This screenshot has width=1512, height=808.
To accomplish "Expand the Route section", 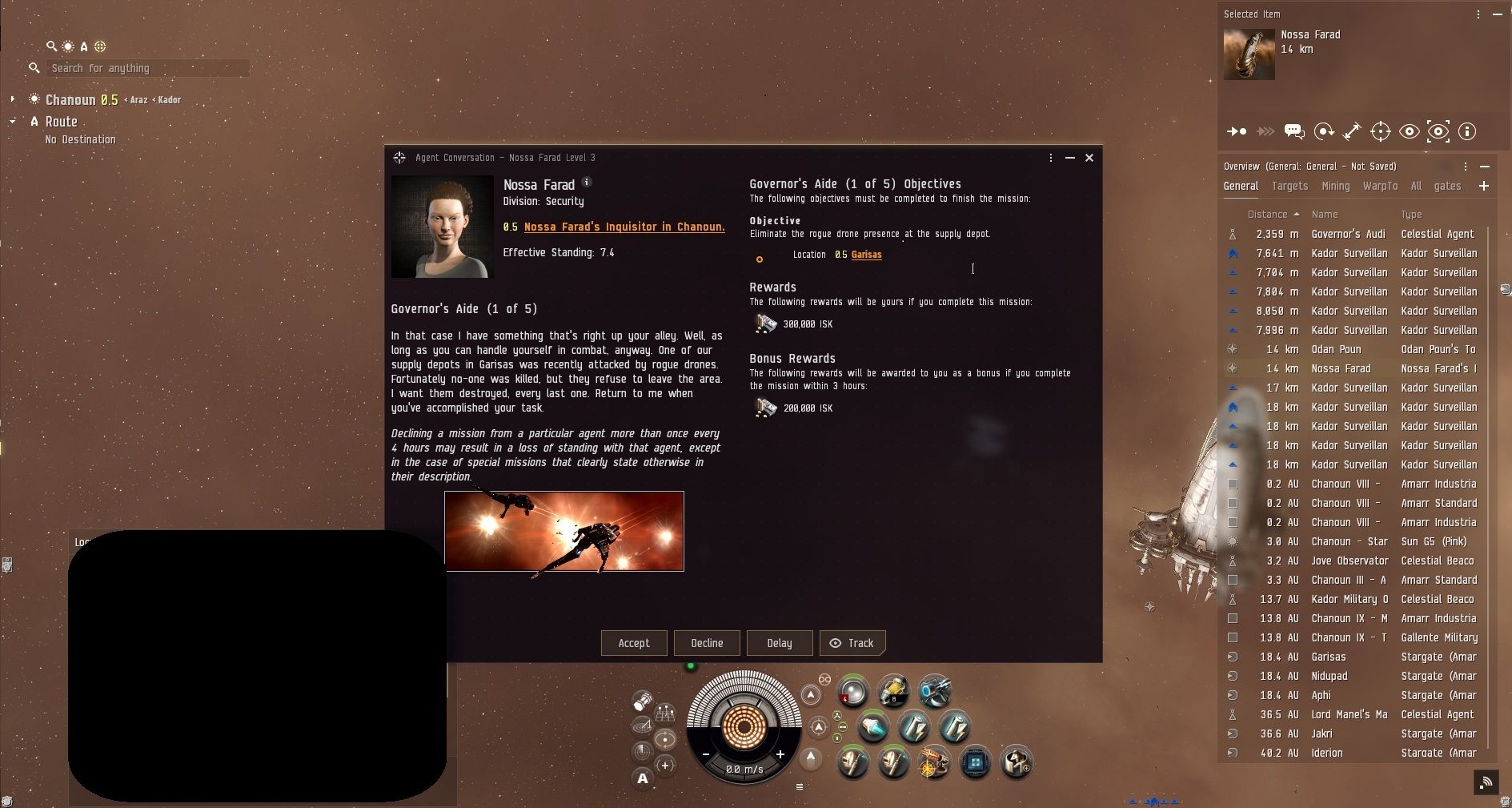I will (x=13, y=122).
